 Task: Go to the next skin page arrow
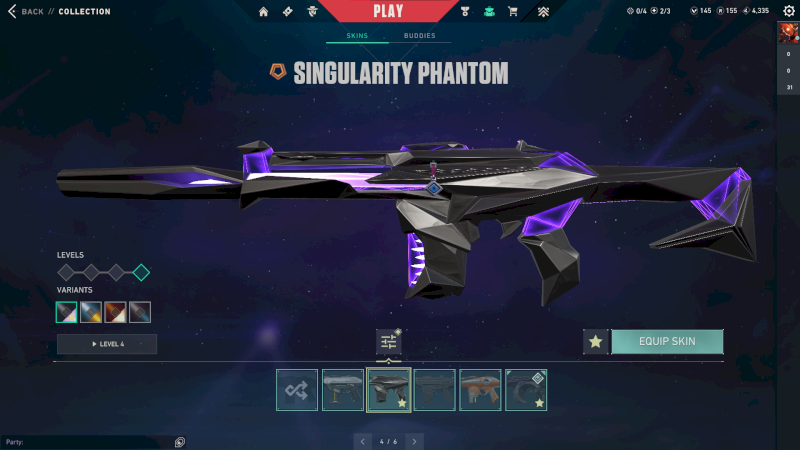[x=415, y=441]
